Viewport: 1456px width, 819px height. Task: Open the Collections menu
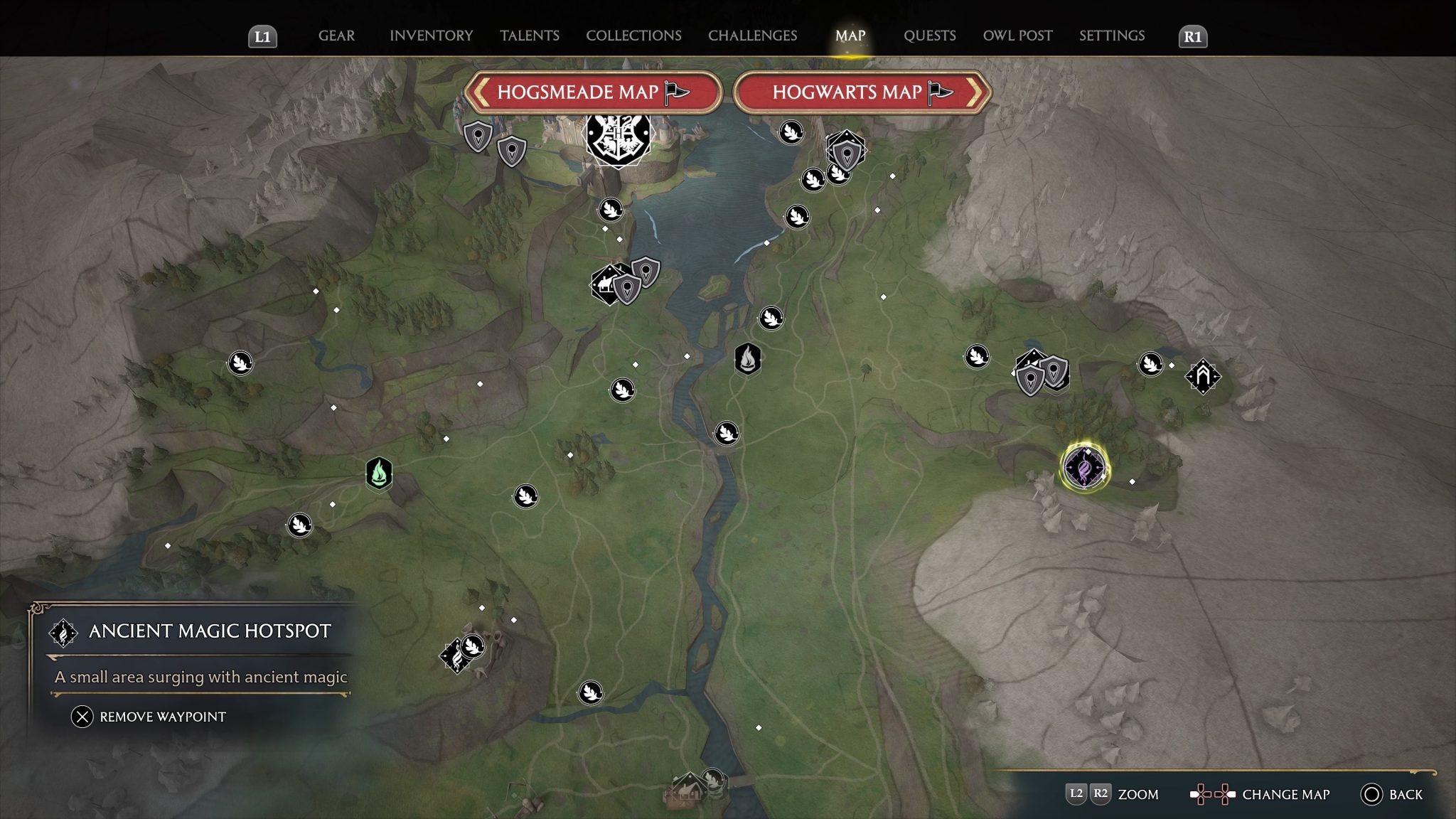[632, 36]
